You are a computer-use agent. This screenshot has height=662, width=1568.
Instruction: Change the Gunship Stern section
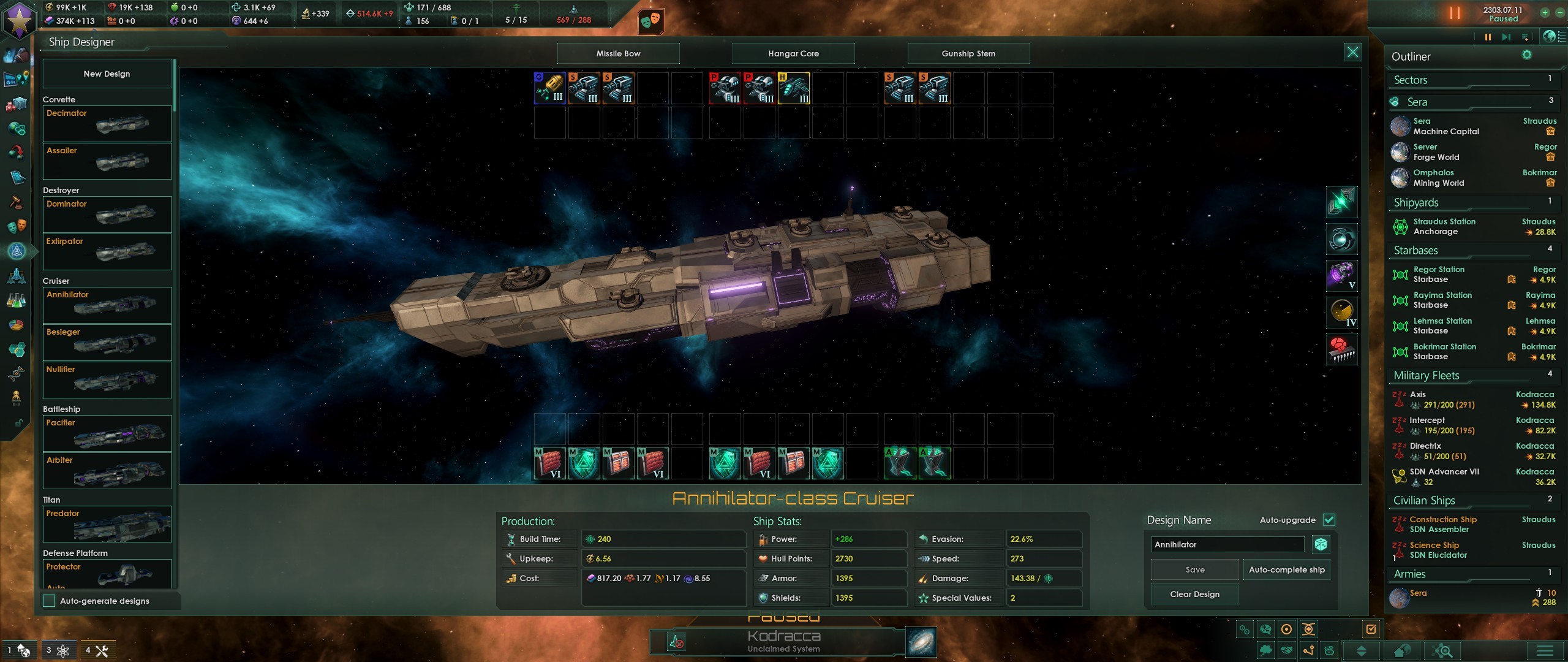(968, 53)
